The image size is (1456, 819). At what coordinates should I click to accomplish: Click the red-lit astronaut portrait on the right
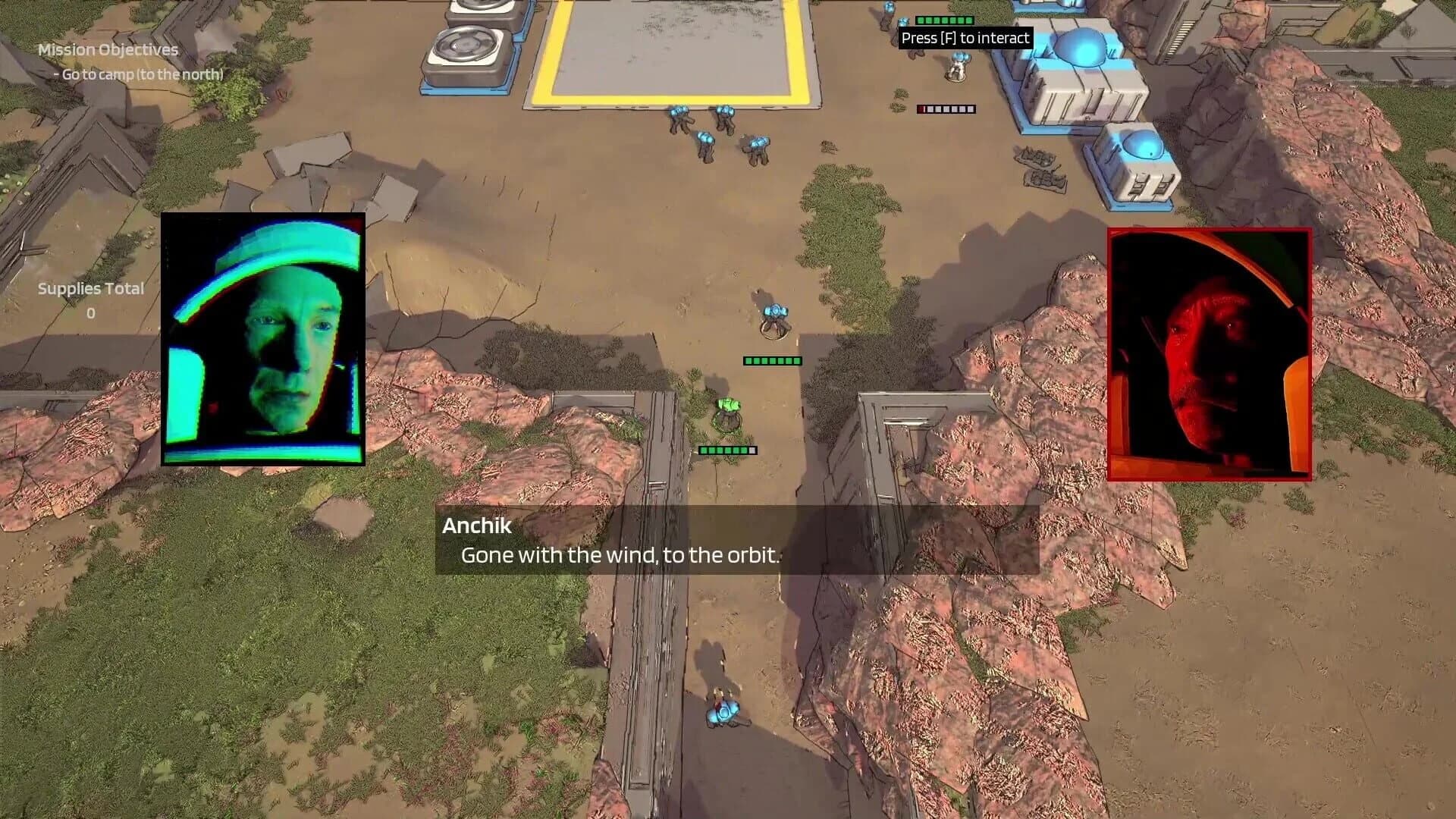[1209, 352]
